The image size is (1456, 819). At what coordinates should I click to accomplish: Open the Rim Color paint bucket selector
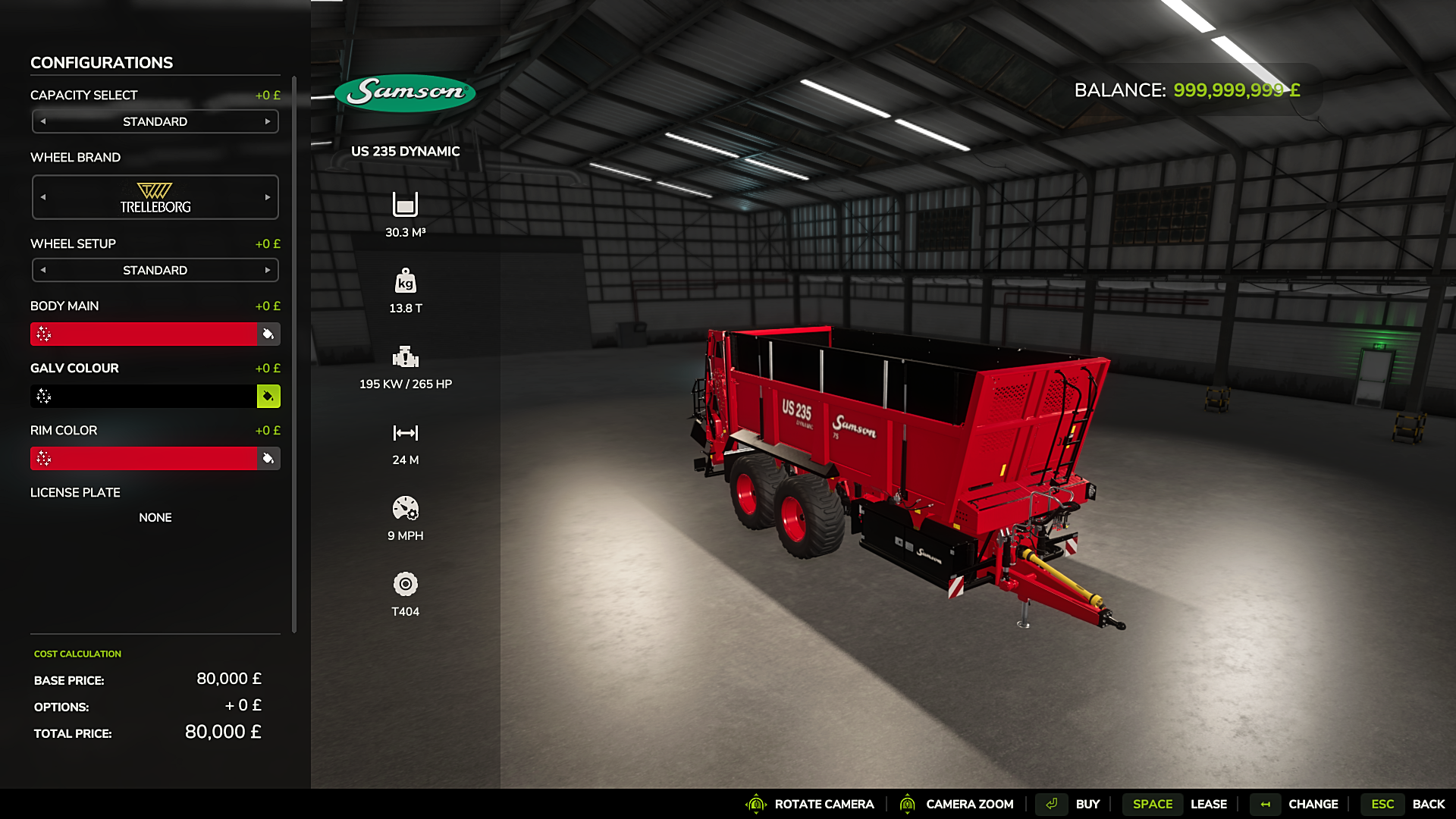[x=268, y=458]
